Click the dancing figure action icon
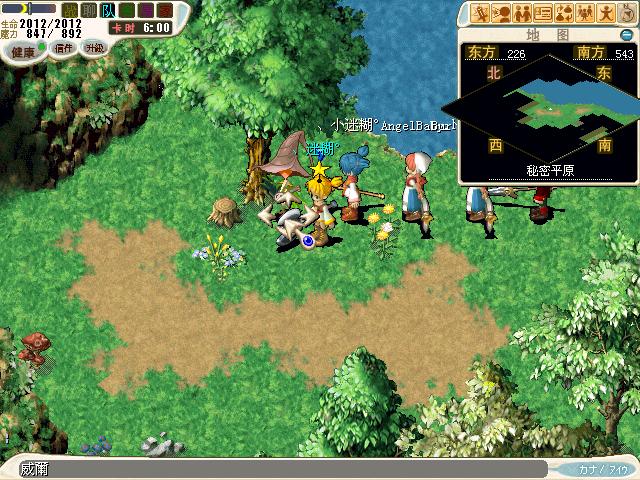Screen dimensions: 640x480 click(x=604, y=13)
